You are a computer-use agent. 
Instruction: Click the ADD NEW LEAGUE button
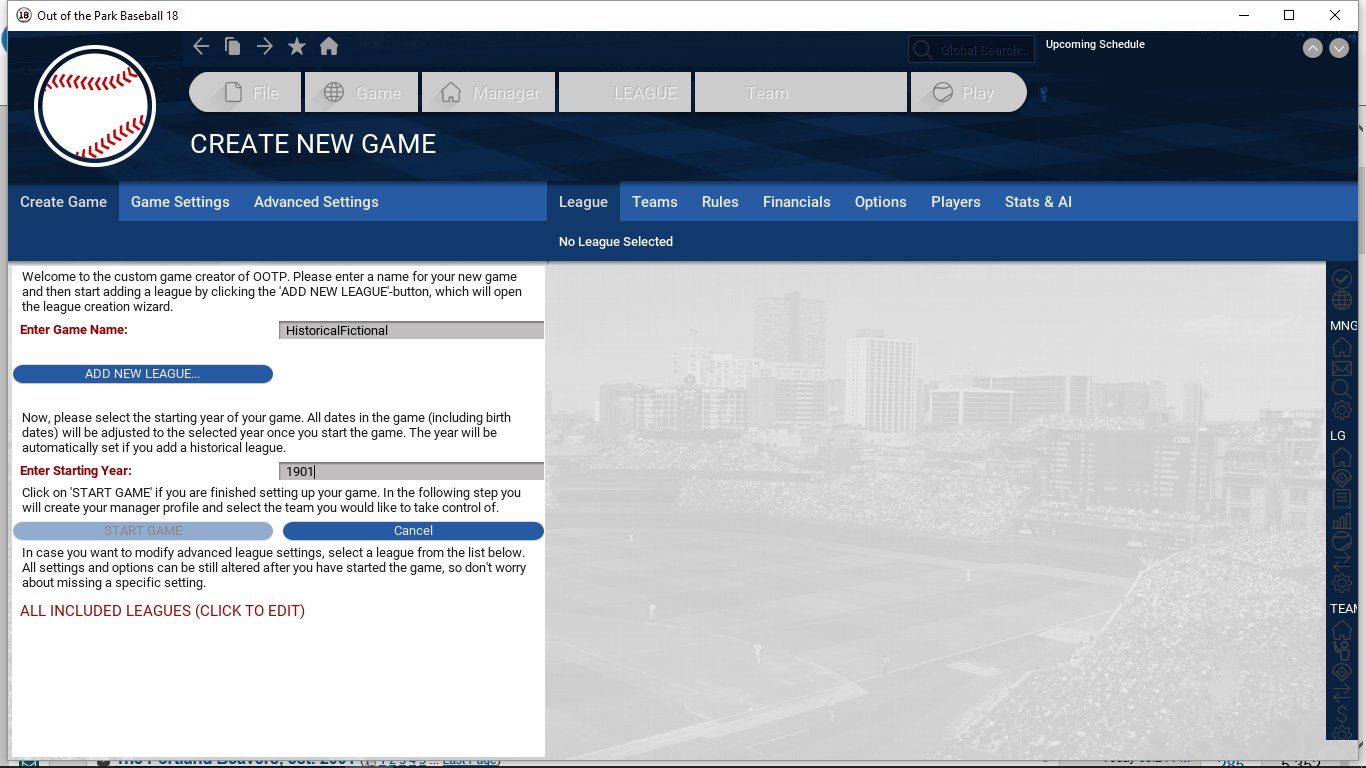pyautogui.click(x=142, y=374)
